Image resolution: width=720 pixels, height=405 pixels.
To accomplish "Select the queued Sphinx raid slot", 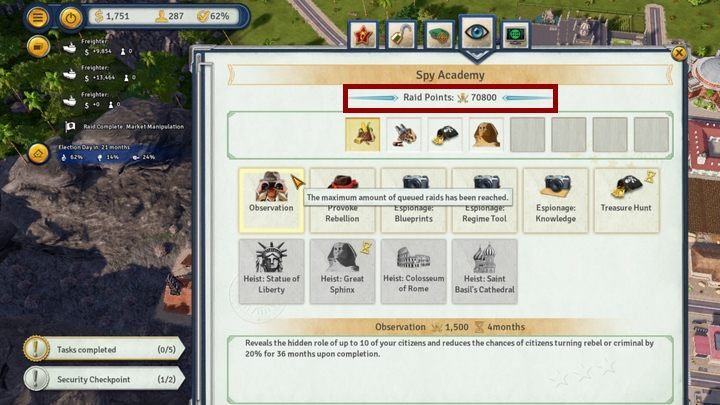I will pos(486,134).
